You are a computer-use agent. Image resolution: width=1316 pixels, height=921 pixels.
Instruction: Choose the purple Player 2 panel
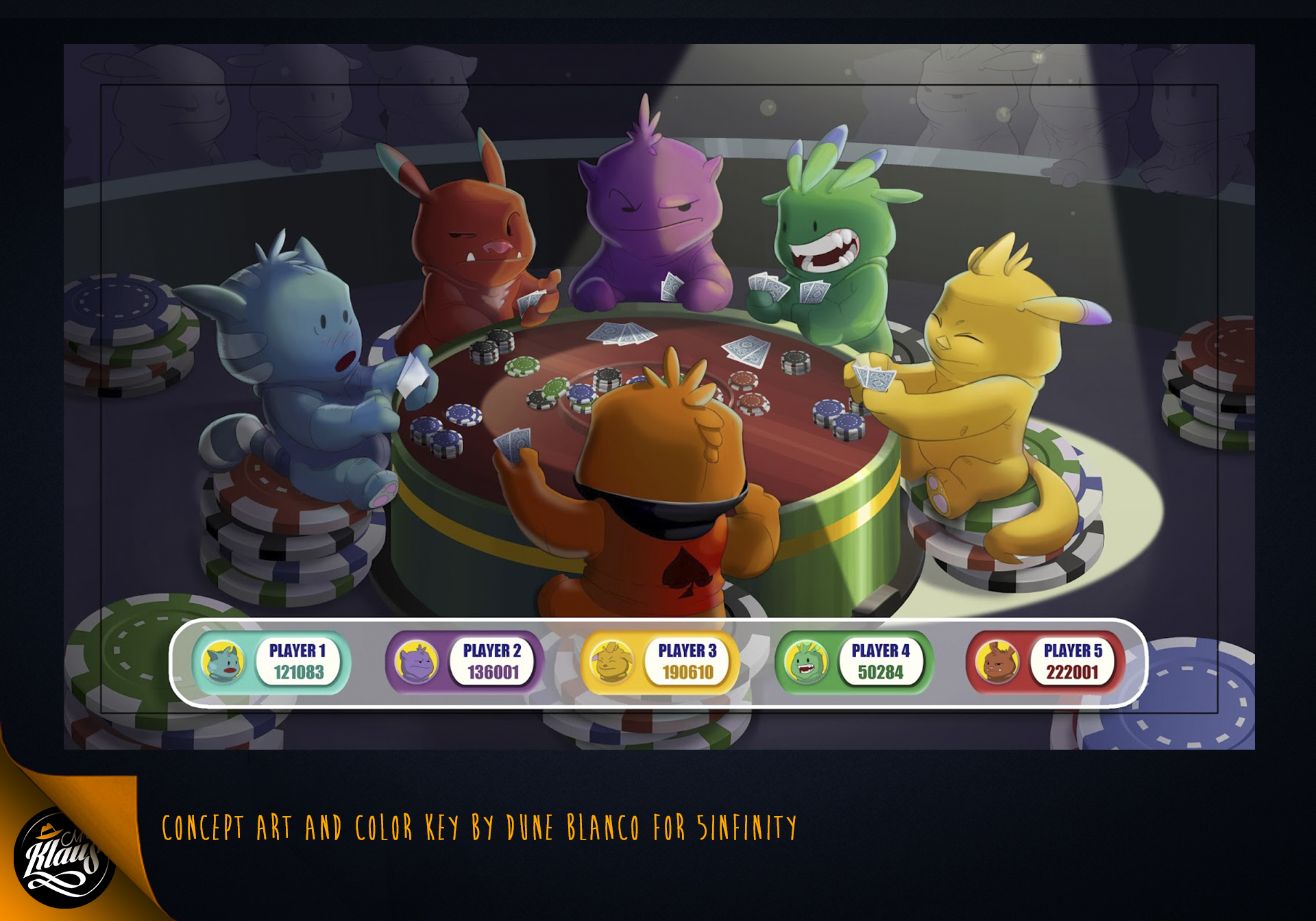pos(465,662)
